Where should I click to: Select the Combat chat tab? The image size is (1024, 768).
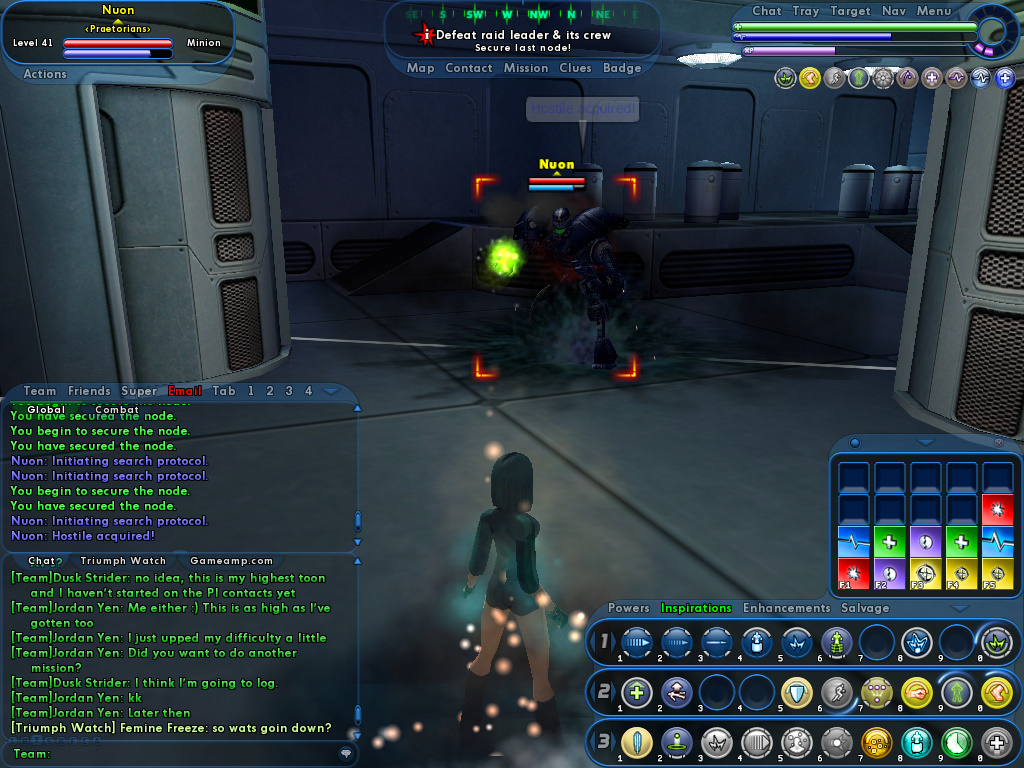(x=117, y=409)
